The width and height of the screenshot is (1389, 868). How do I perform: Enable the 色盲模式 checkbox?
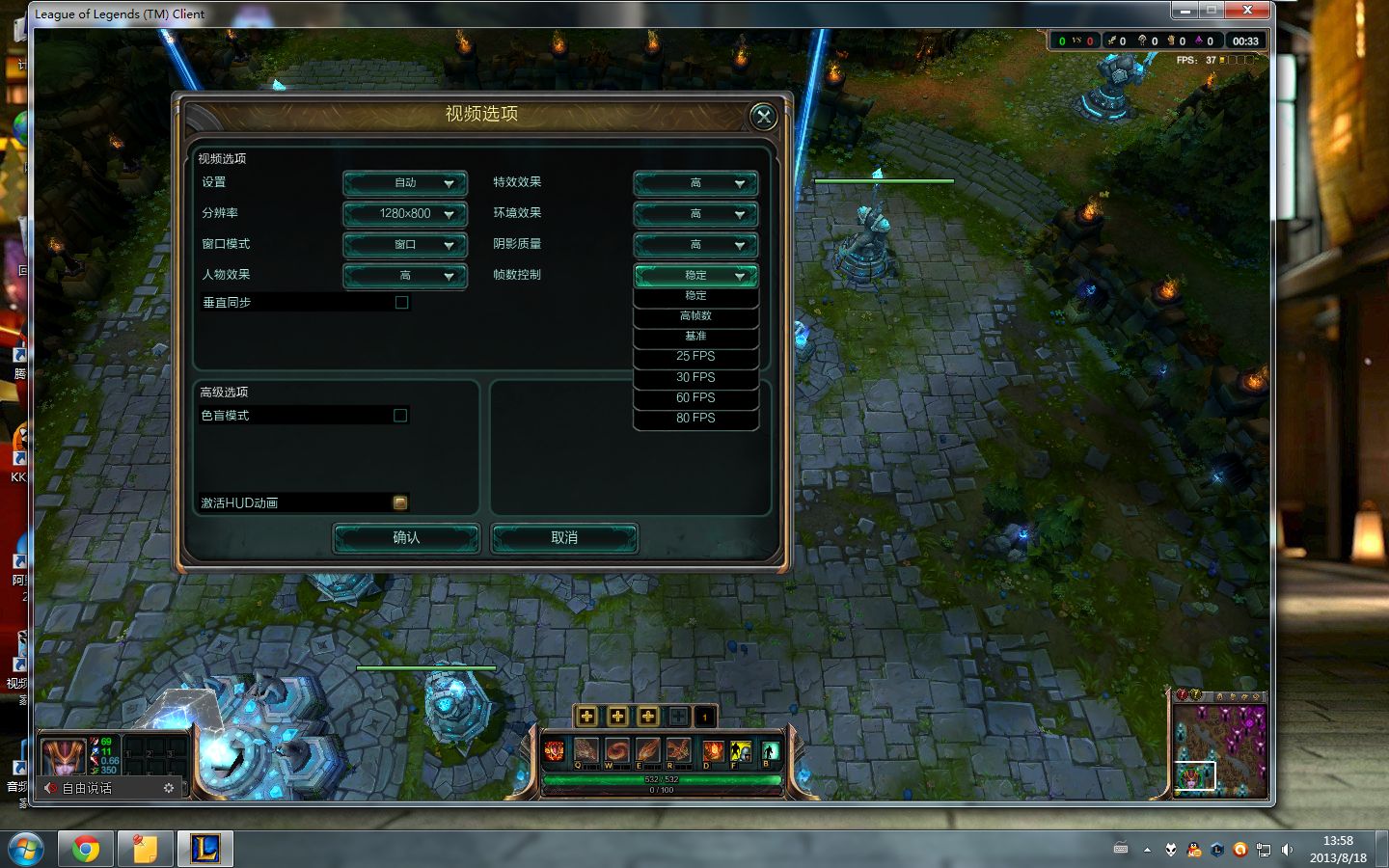point(400,416)
